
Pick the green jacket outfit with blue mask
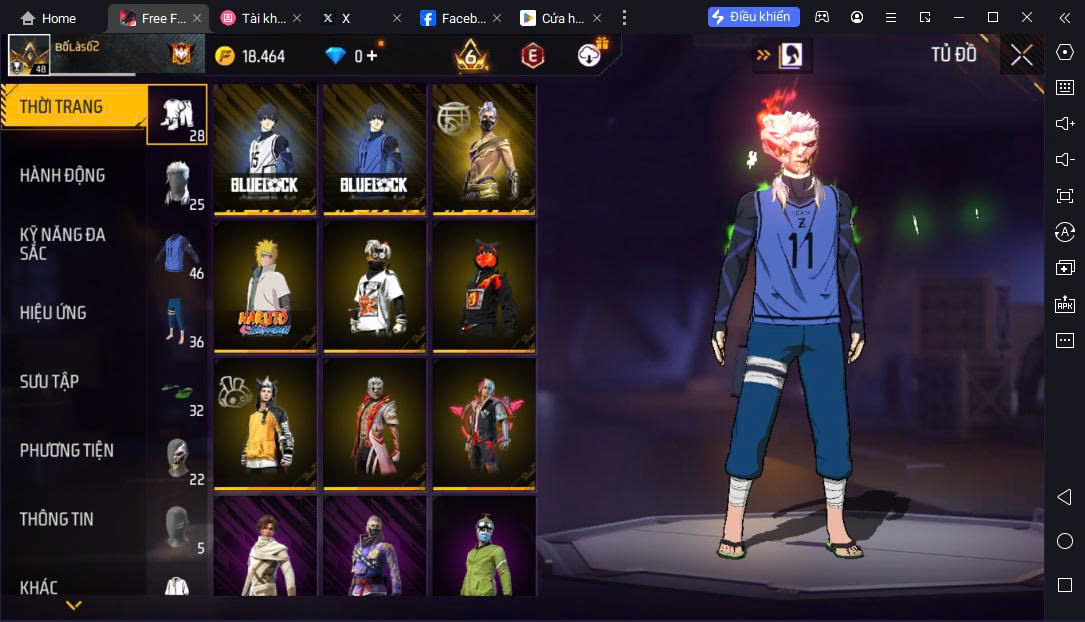[x=484, y=548]
